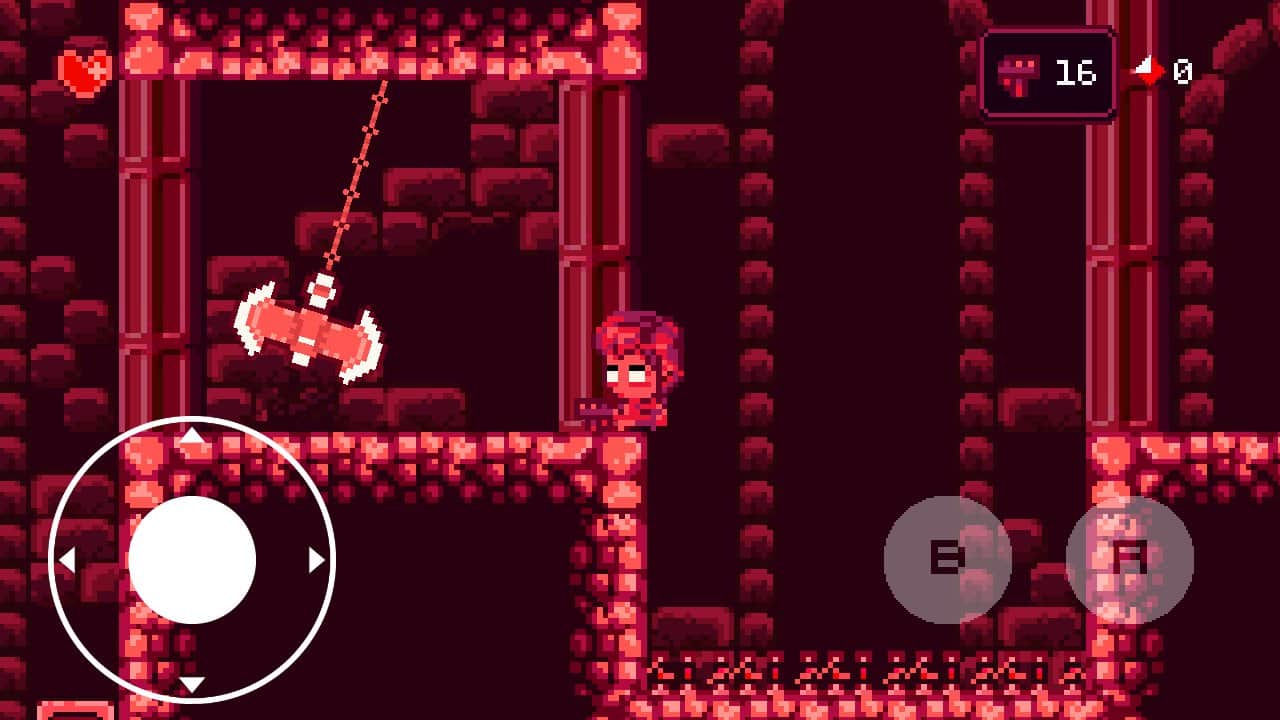This screenshot has width=1280, height=720.
Task: Click the mushroom stat panel frame
Action: point(1050,71)
